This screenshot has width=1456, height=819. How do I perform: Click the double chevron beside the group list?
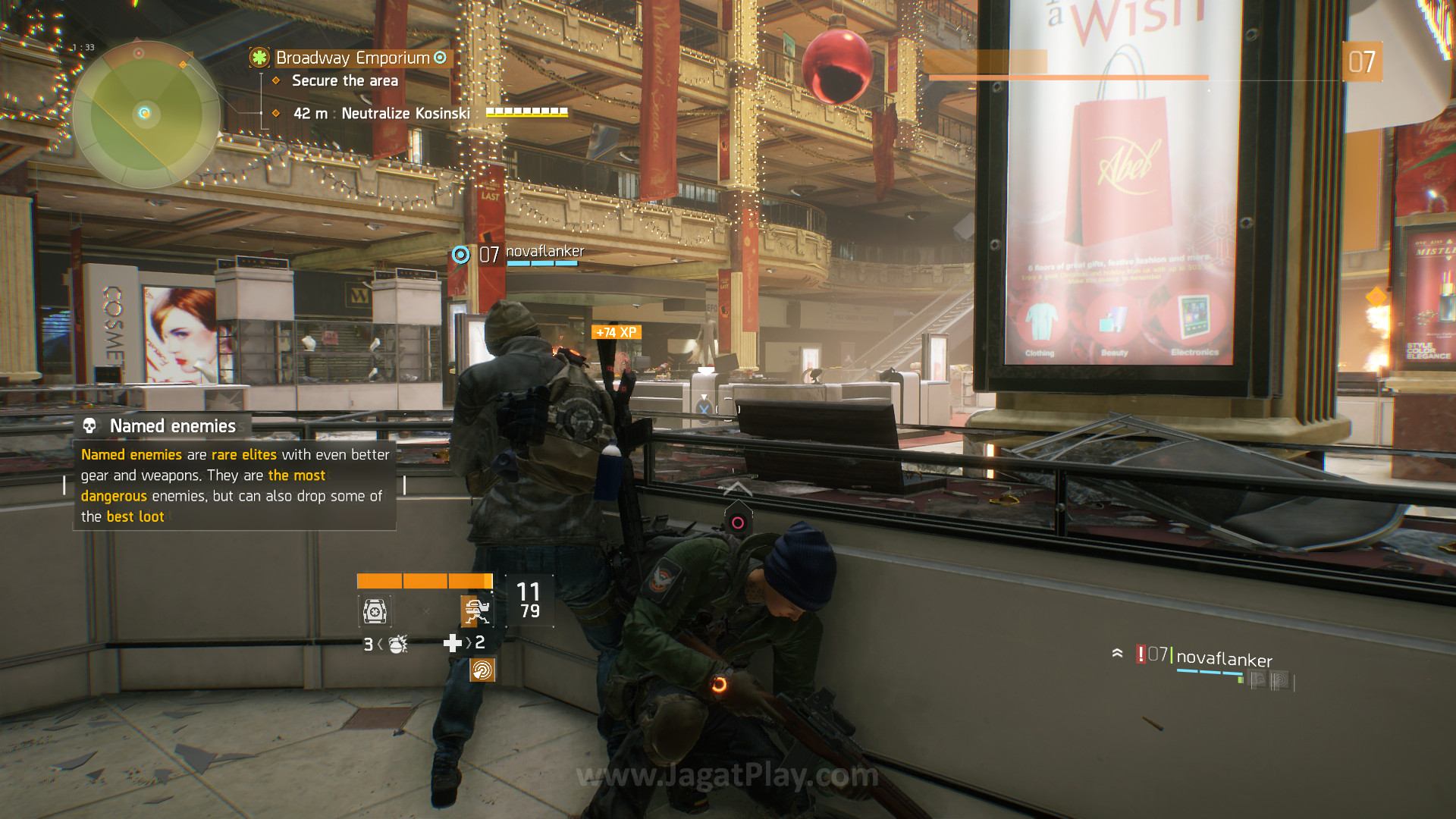(1117, 652)
